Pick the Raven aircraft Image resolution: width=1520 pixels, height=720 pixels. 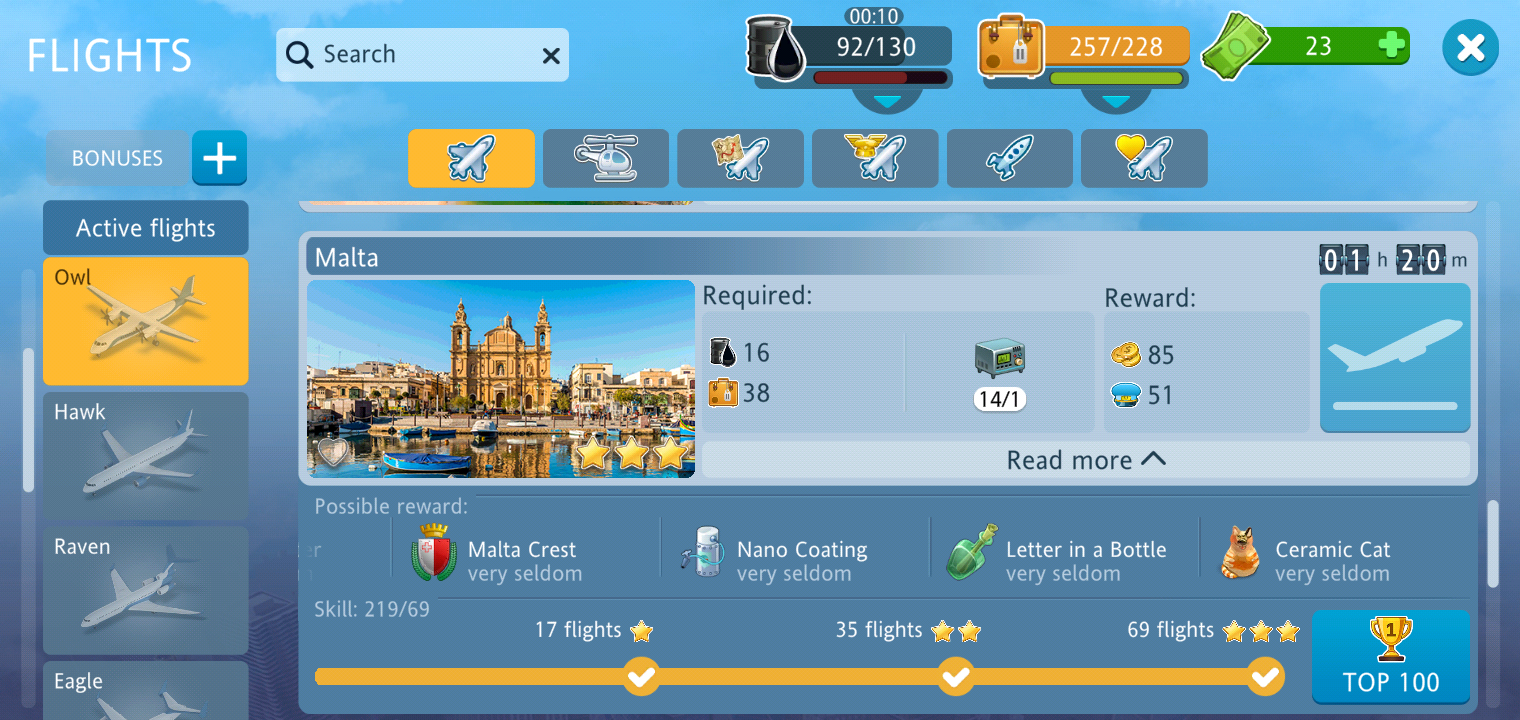[x=146, y=590]
